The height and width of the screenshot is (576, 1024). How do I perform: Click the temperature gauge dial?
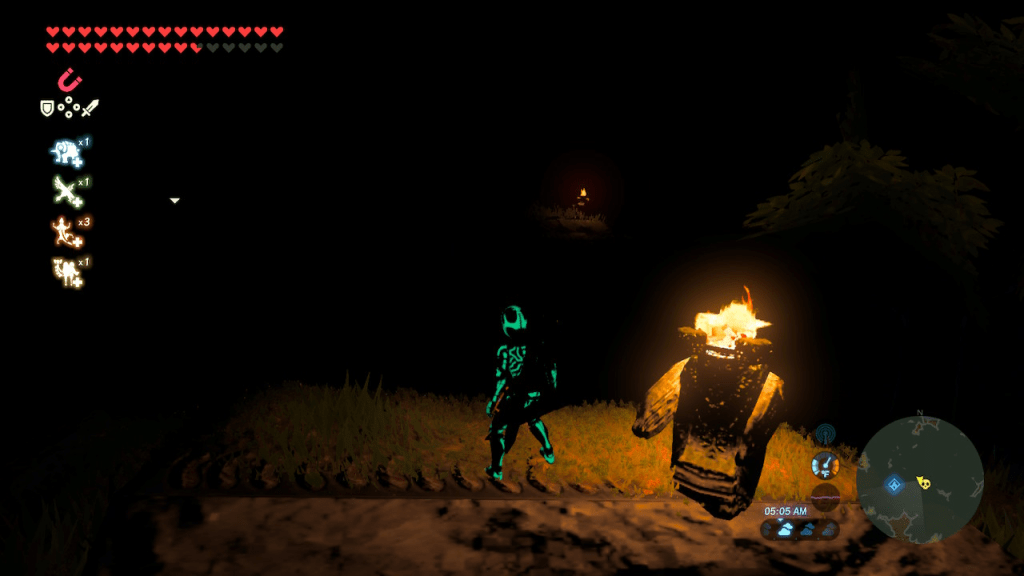(x=825, y=465)
